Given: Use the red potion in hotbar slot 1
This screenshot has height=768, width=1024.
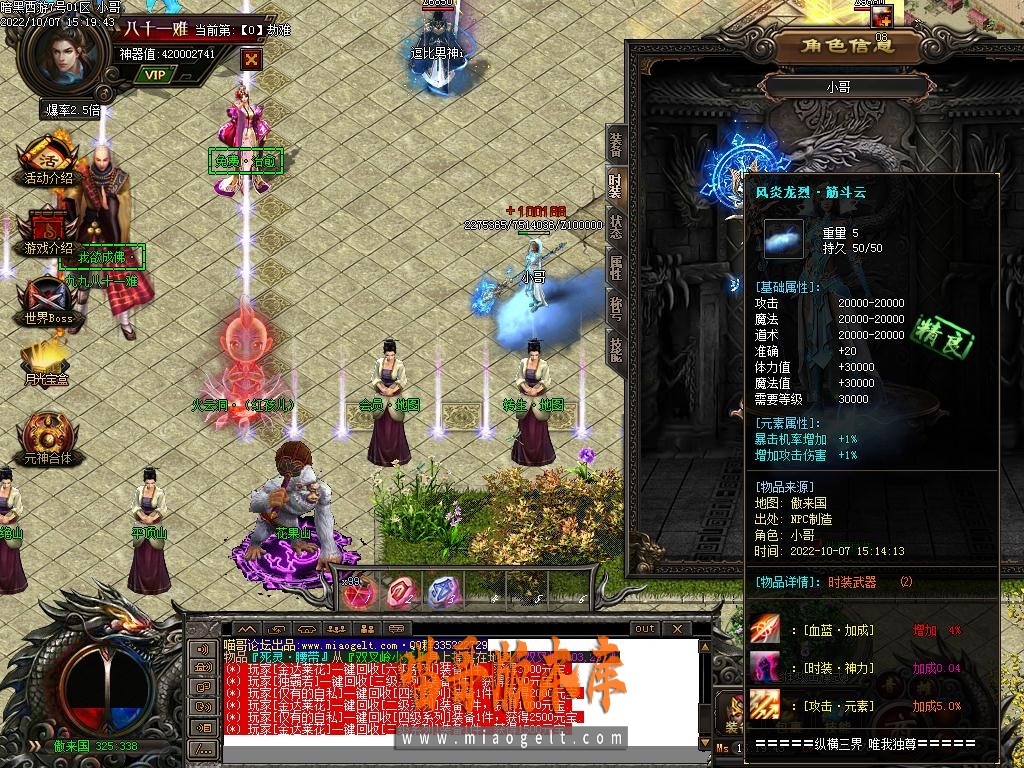Looking at the screenshot, I should 356,593.
